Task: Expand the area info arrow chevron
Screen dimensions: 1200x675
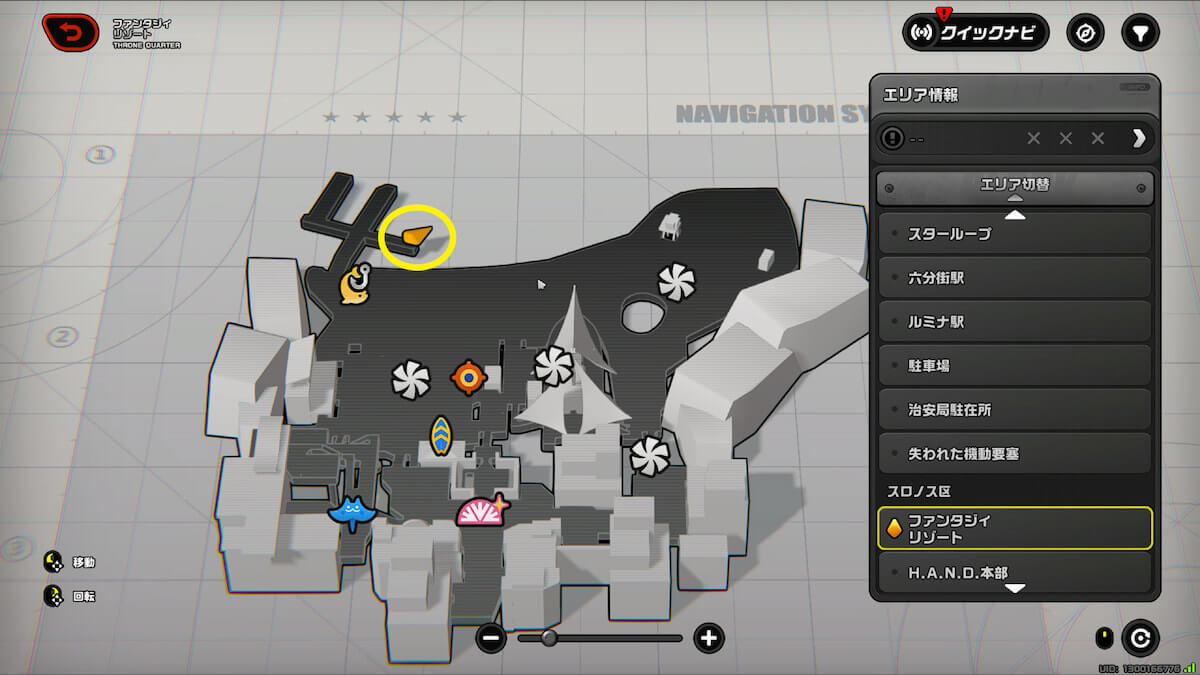Action: click(x=1138, y=138)
